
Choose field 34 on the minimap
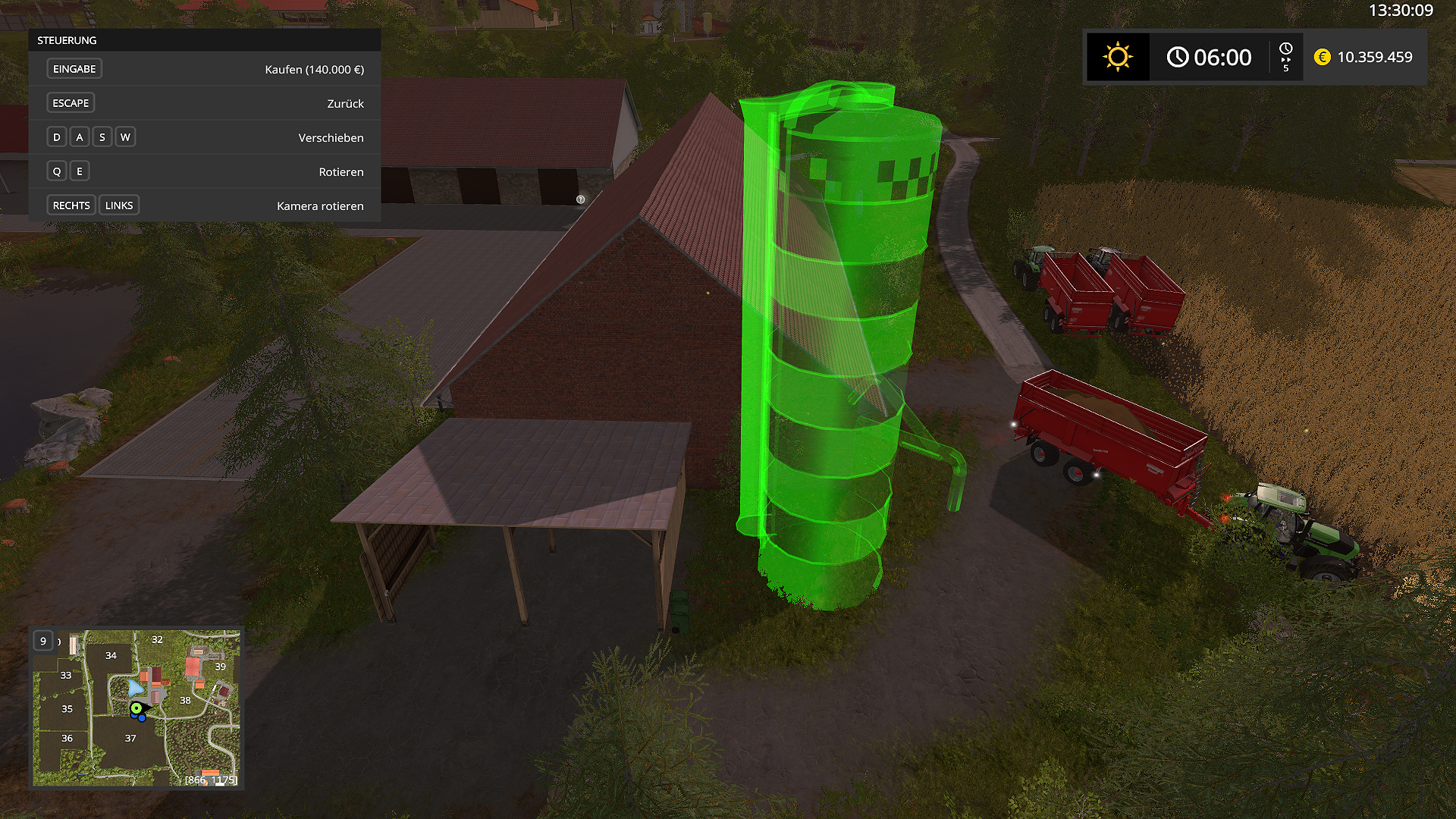coord(111,655)
